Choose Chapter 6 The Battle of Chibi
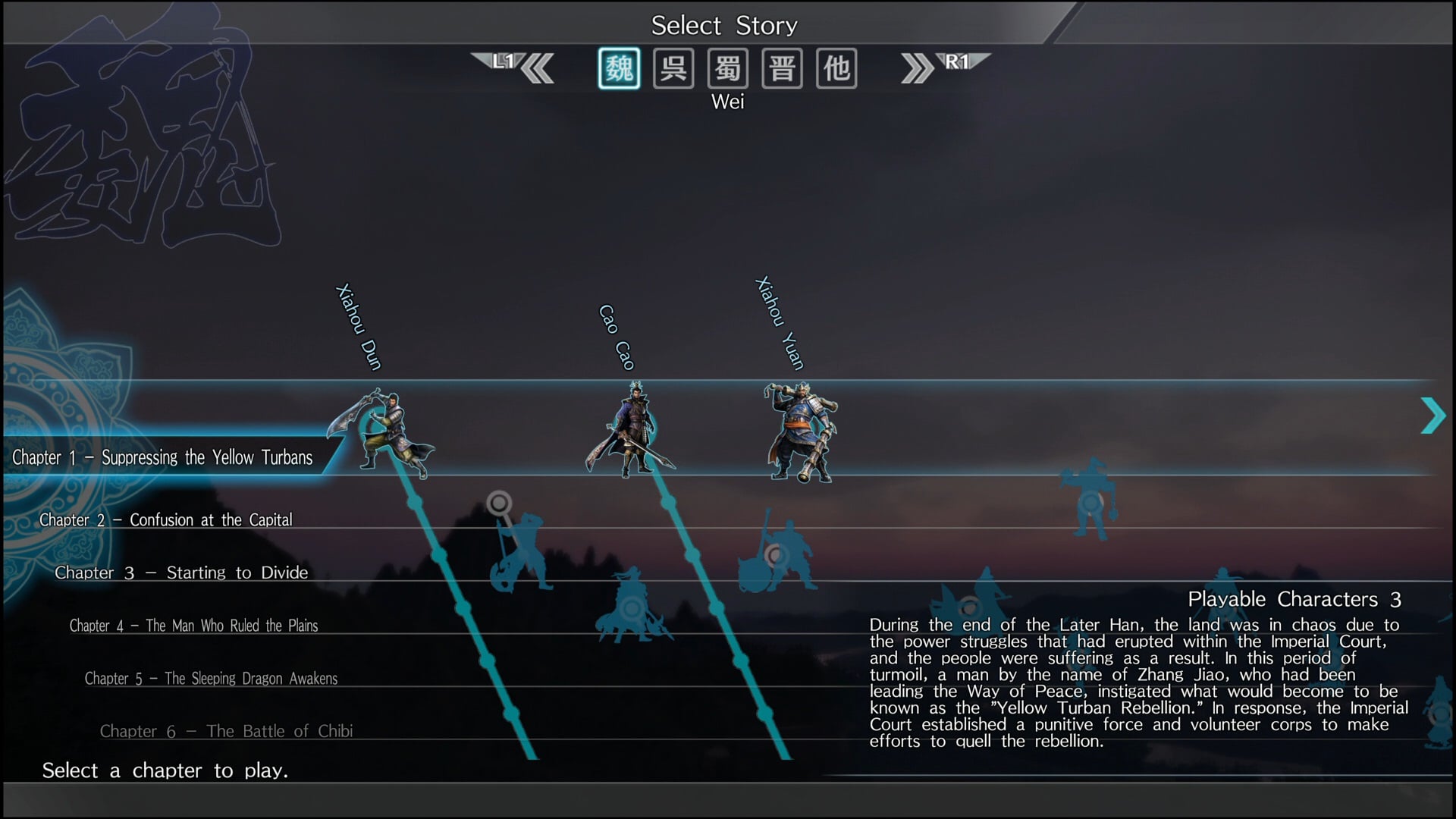The width and height of the screenshot is (1456, 819). coord(226,732)
